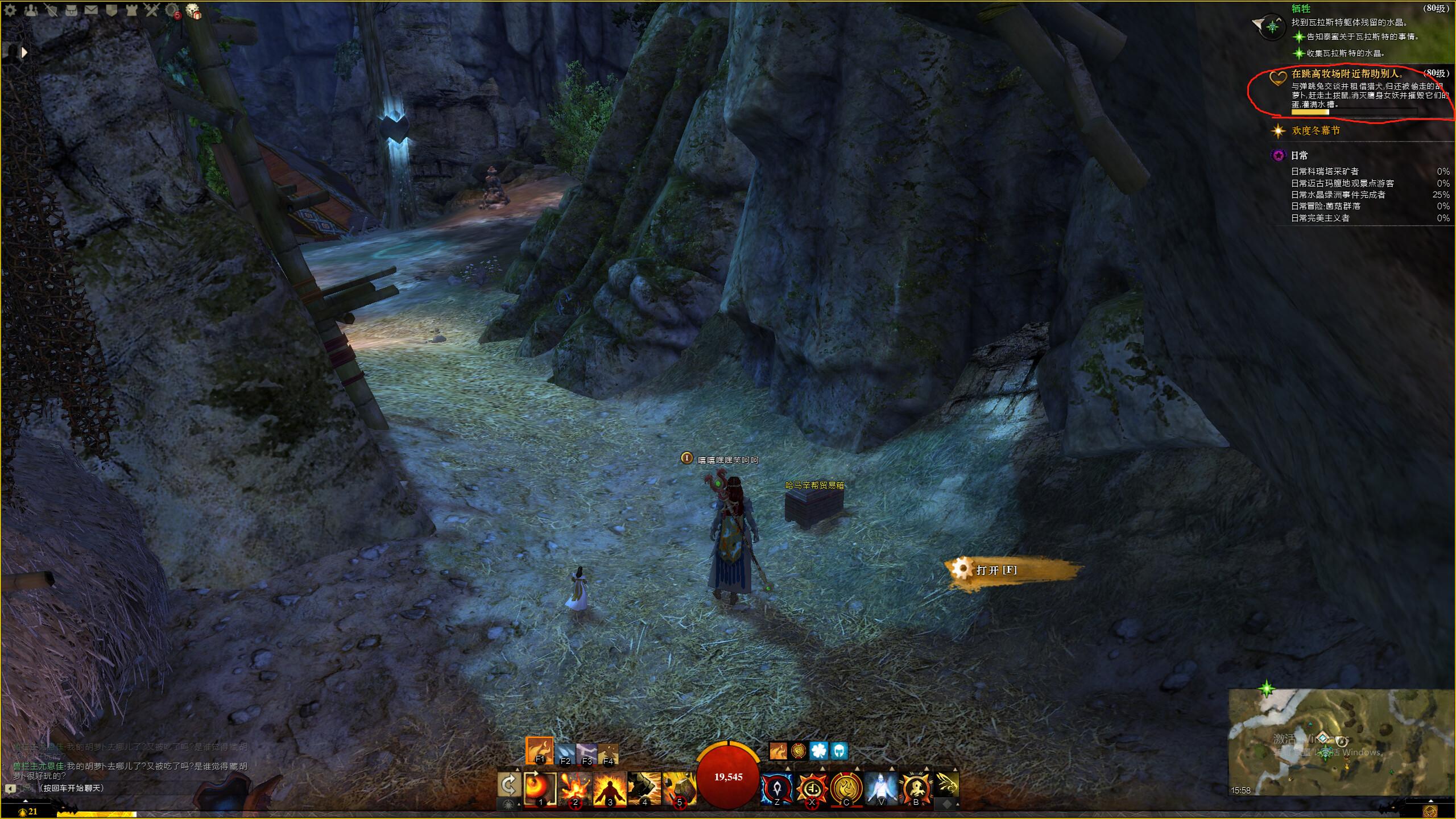Open the World vs World castle icon

coord(131,10)
